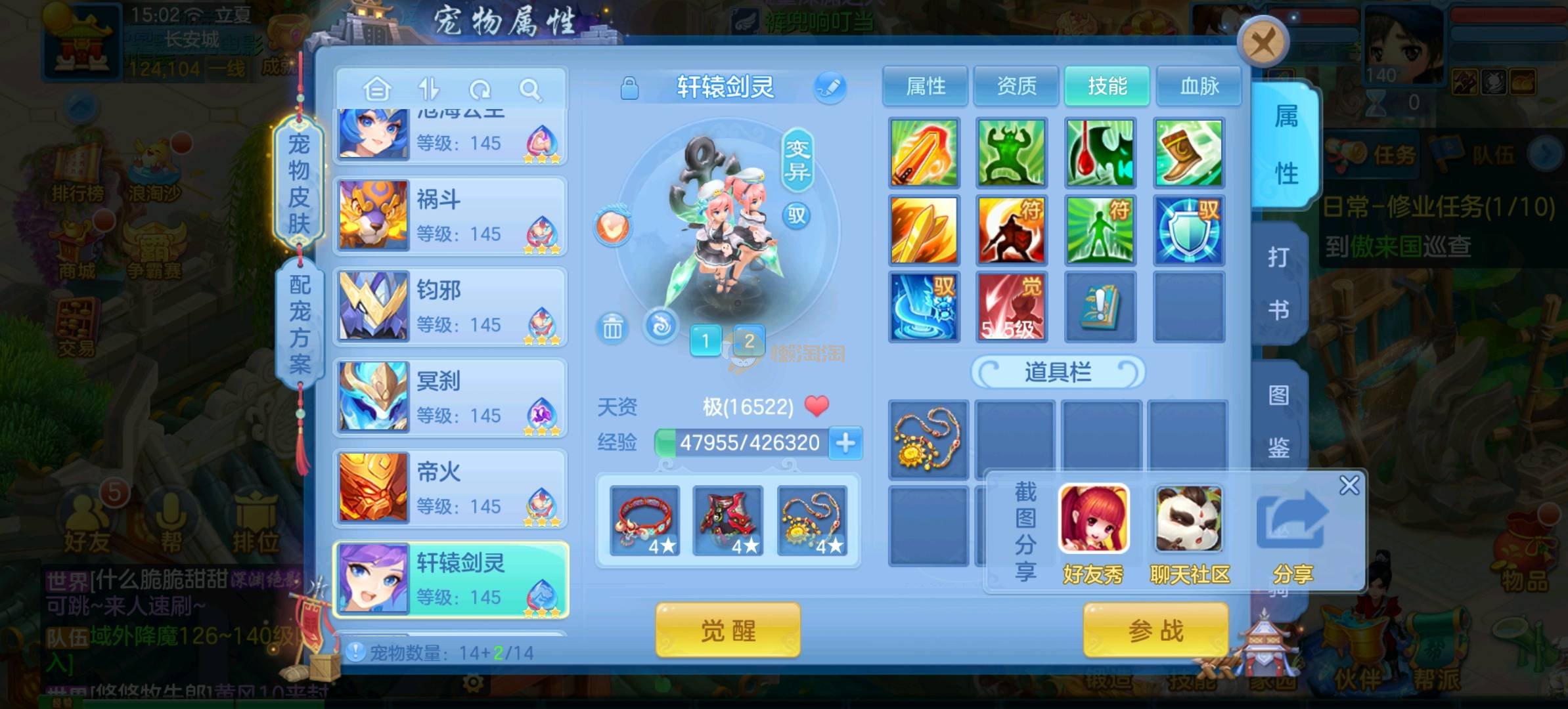Show the 血脉 tab
The height and width of the screenshot is (709, 1568).
pos(1199,86)
